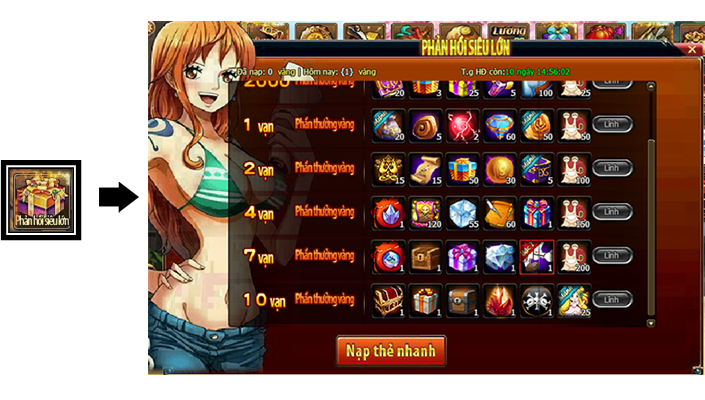Click the Nạp thẻ nhanh button
705x400 pixels.
(390, 351)
